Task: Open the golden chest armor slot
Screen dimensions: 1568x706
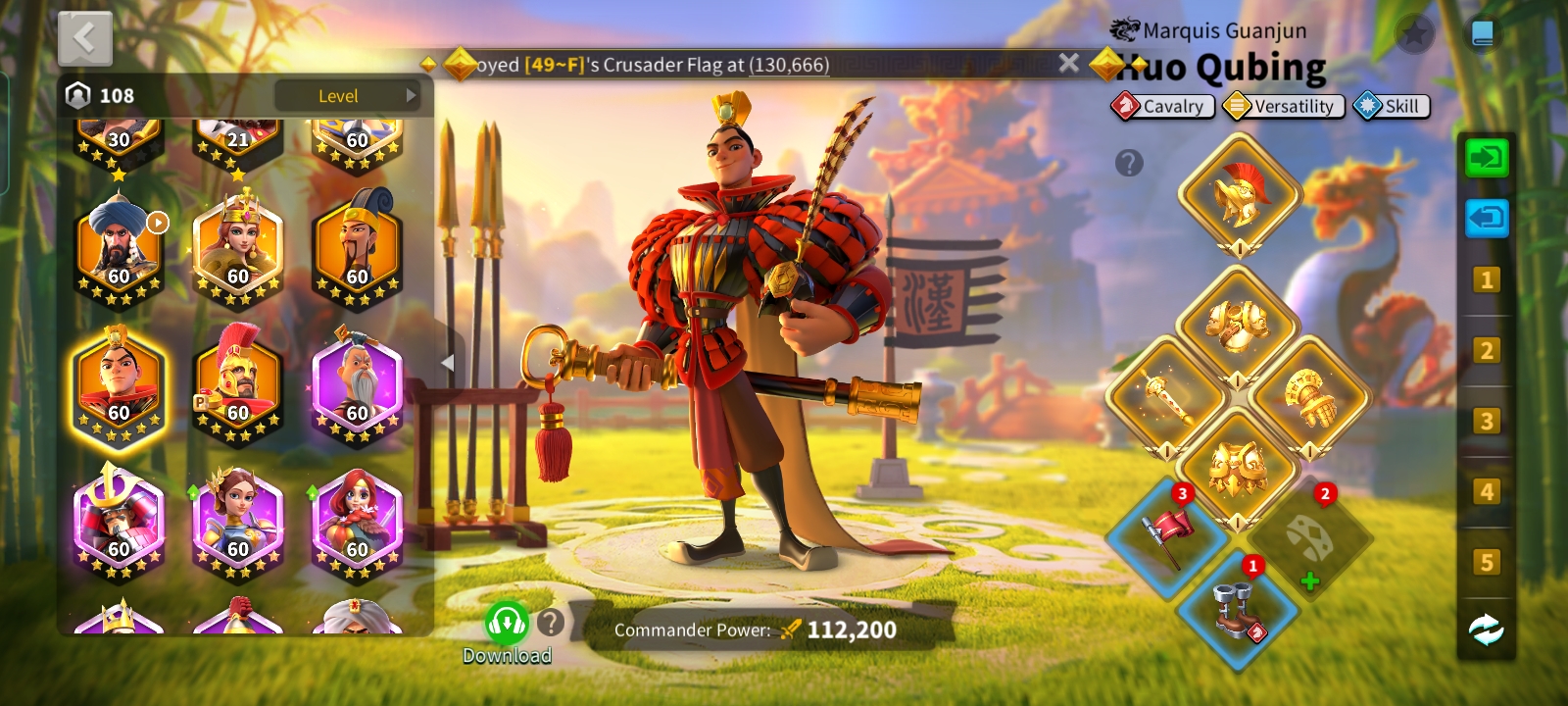Action: (x=1237, y=327)
